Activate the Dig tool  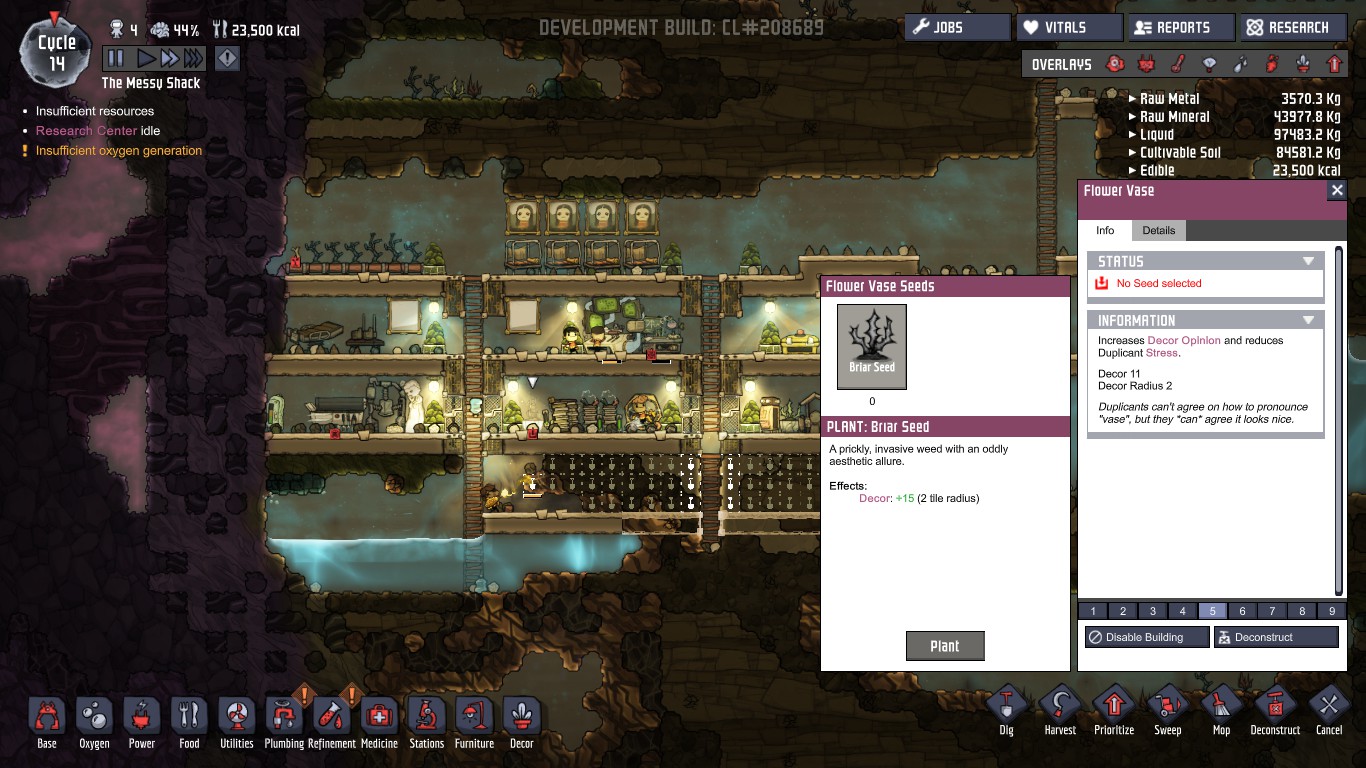point(1006,710)
